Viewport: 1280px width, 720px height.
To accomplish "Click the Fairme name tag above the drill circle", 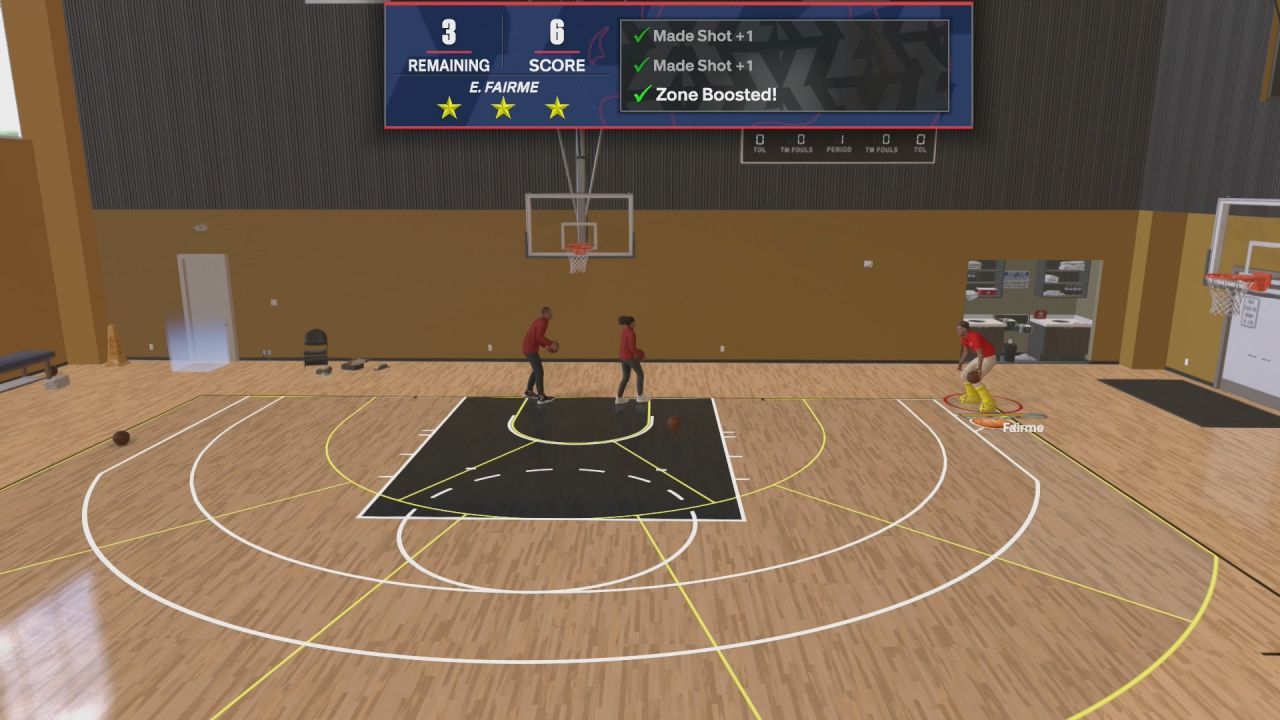I will pyautogui.click(x=1021, y=426).
